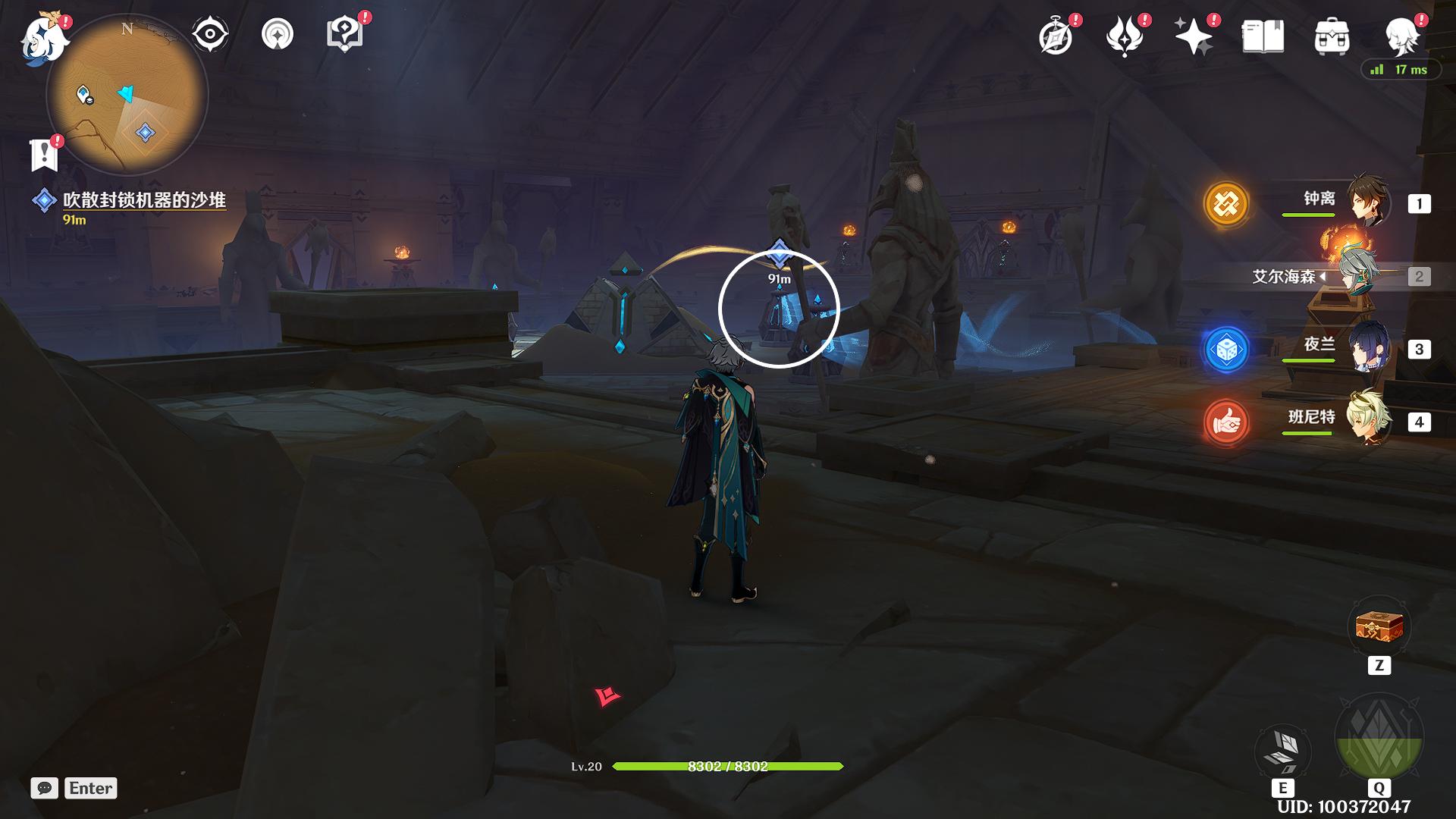Viewport: 1456px width, 819px height.
Task: Open the Archive book icon
Action: pos(1263,36)
